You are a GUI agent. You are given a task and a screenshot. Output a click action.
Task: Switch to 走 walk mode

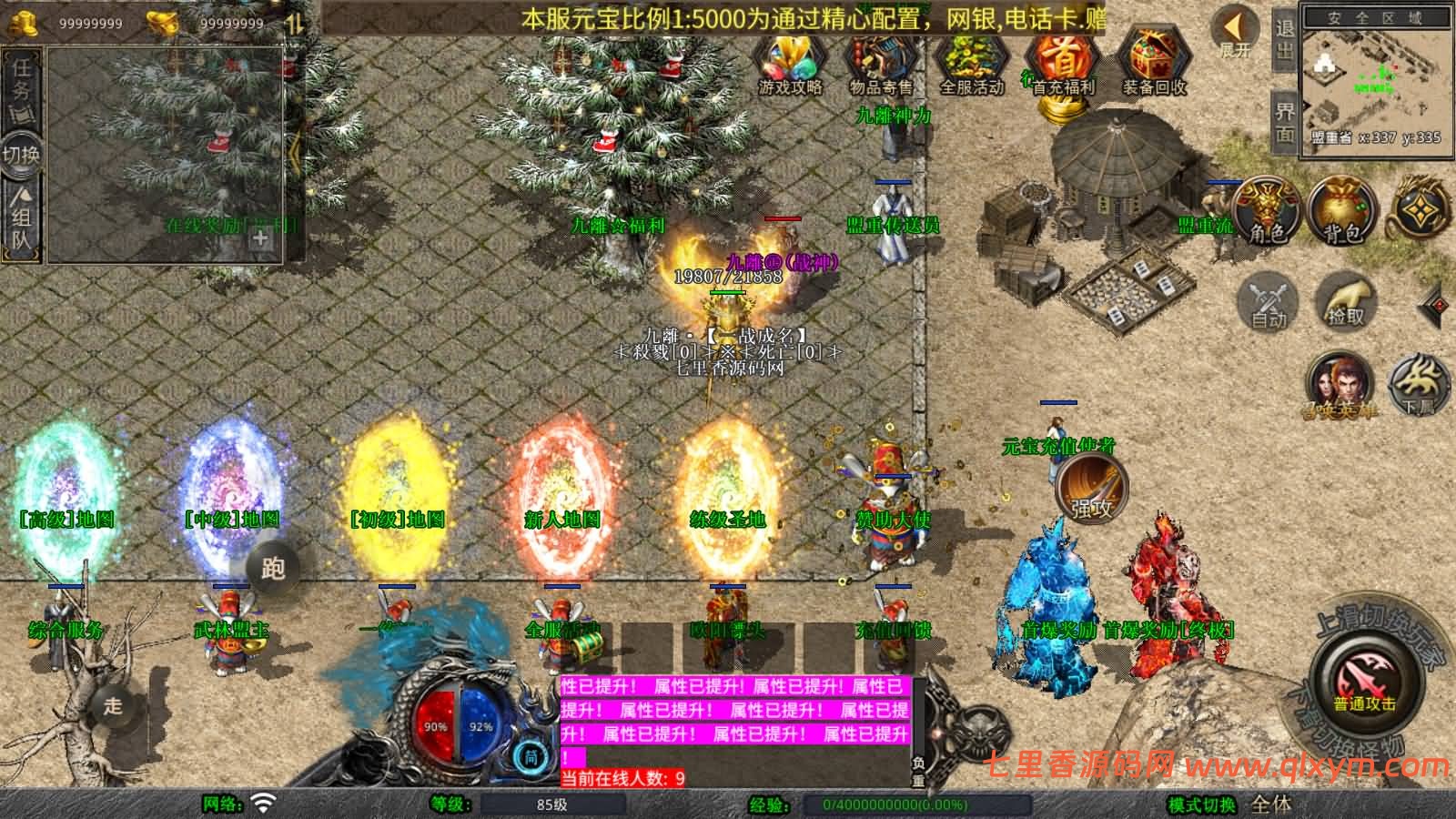[x=113, y=705]
